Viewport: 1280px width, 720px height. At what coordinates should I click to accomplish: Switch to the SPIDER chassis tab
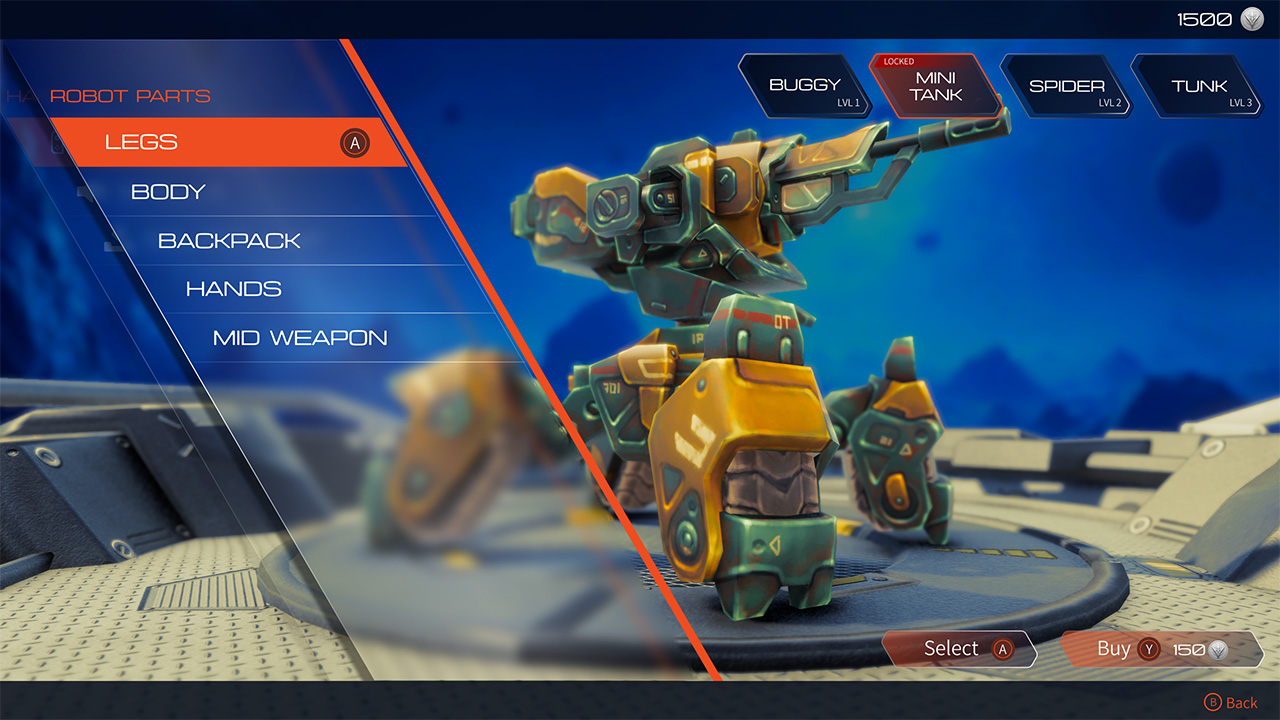pos(1066,85)
